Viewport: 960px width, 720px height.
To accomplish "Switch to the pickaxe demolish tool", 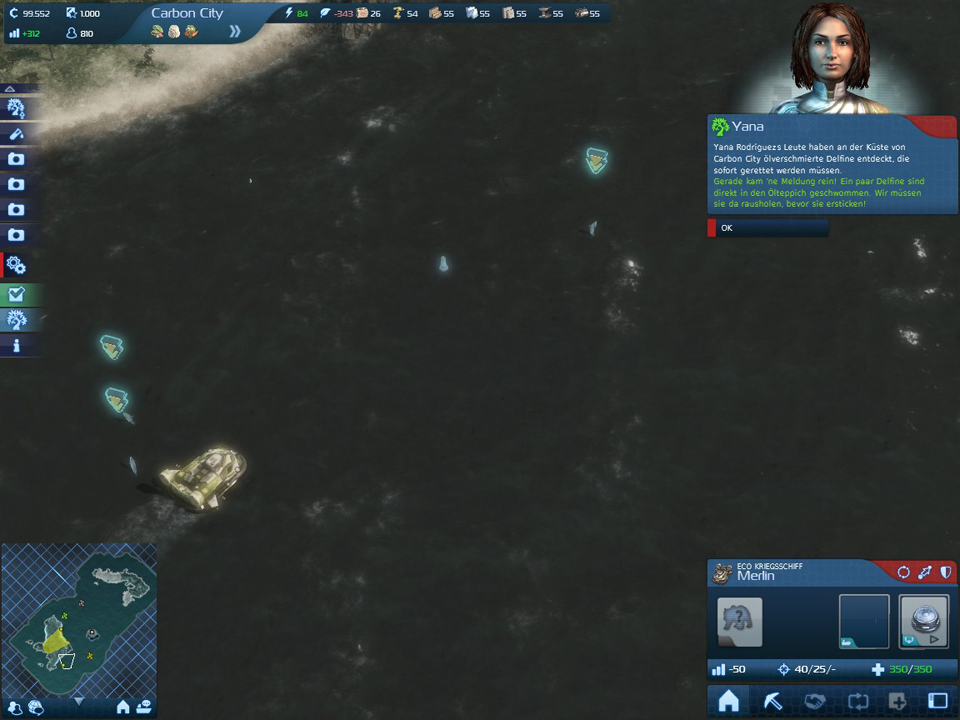I will coord(773,702).
